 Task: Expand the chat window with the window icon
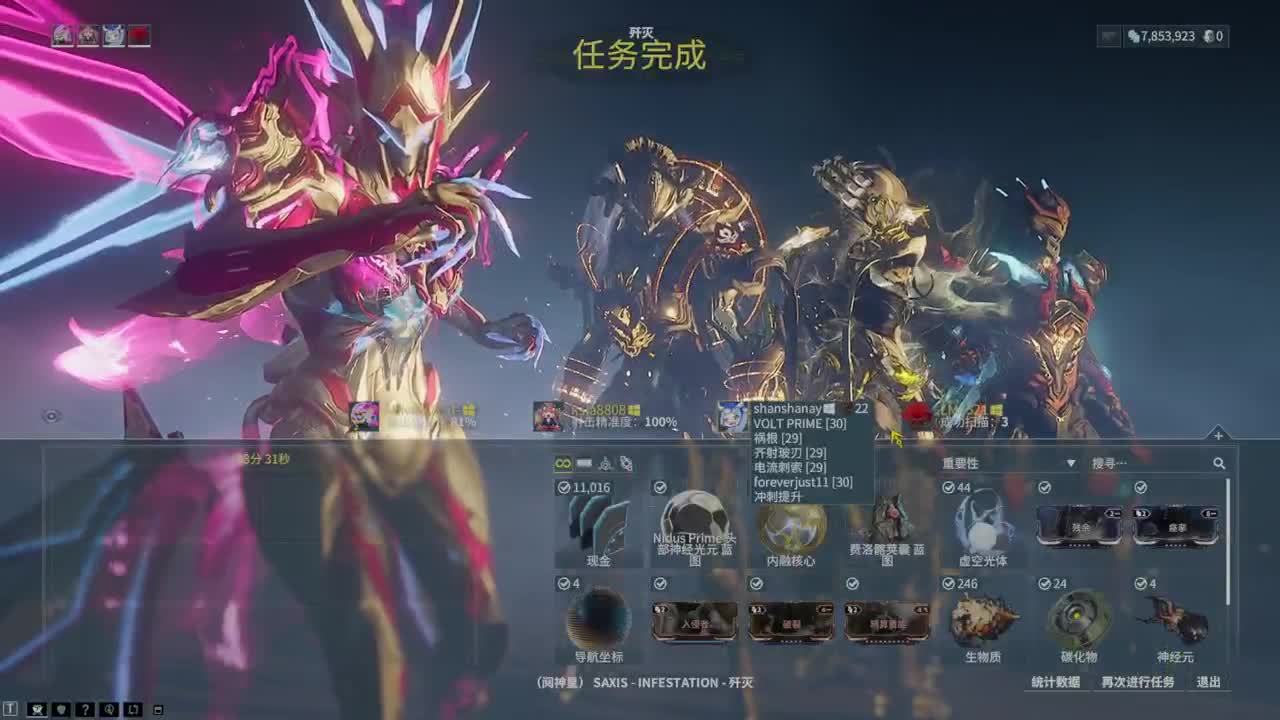tap(158, 708)
